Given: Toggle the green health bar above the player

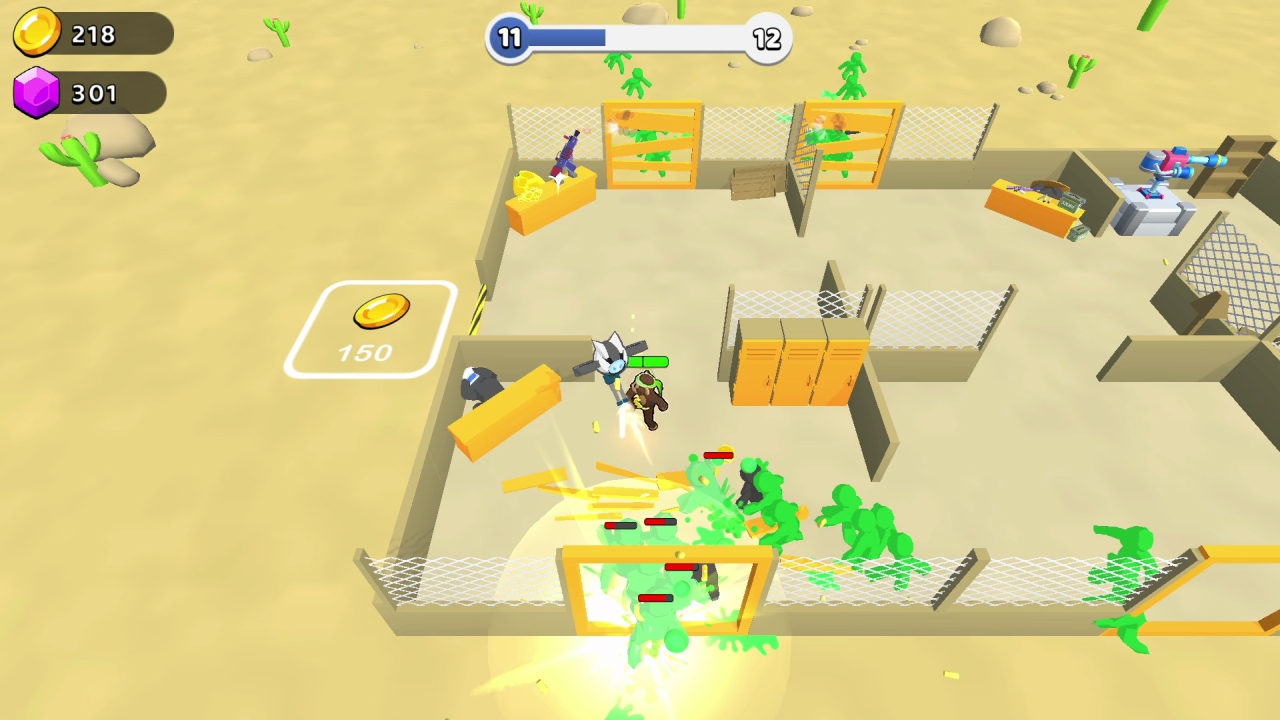Looking at the screenshot, I should [648, 360].
